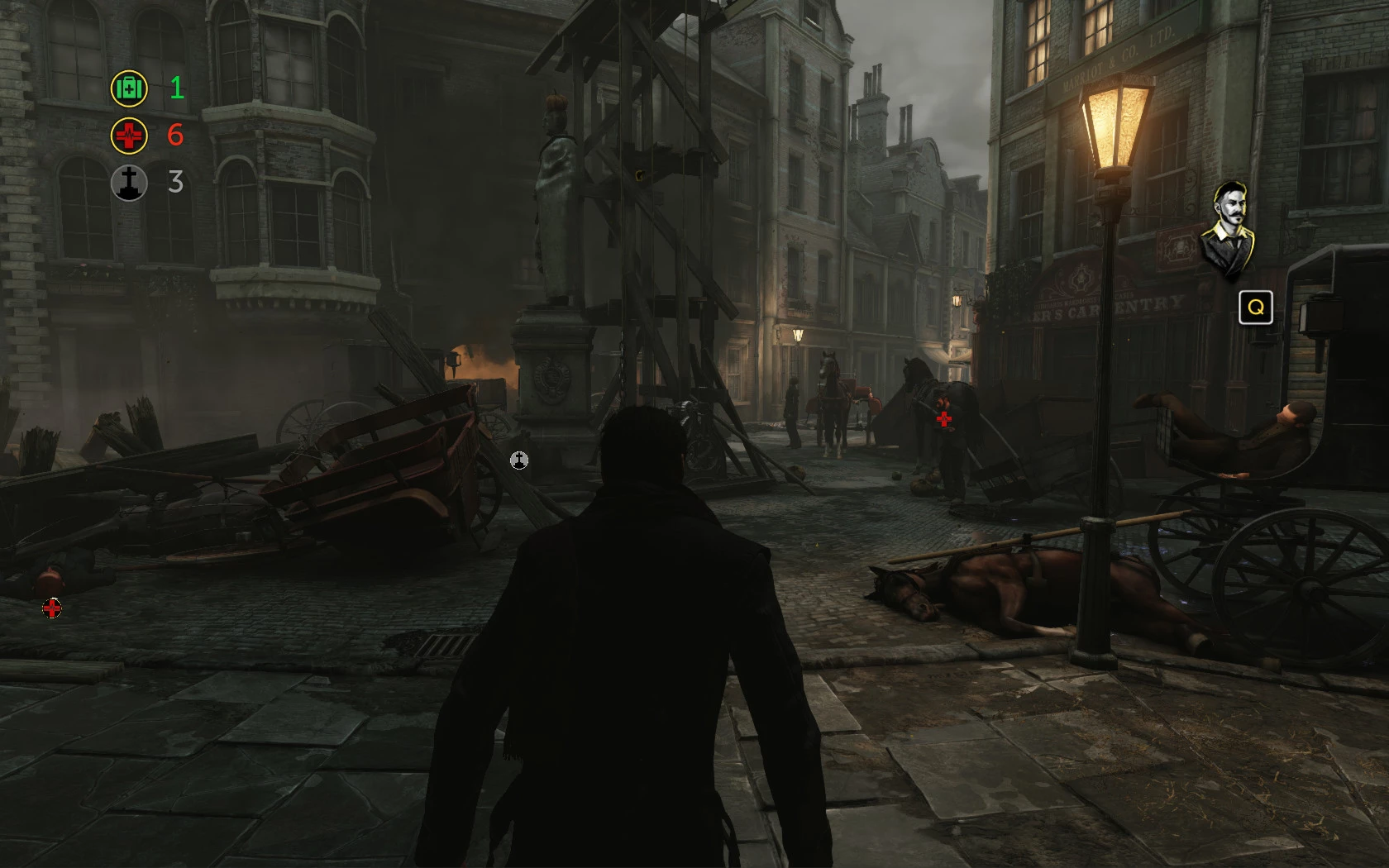Select the red cross counter icon
This screenshot has height=868, width=1389.
[129, 136]
